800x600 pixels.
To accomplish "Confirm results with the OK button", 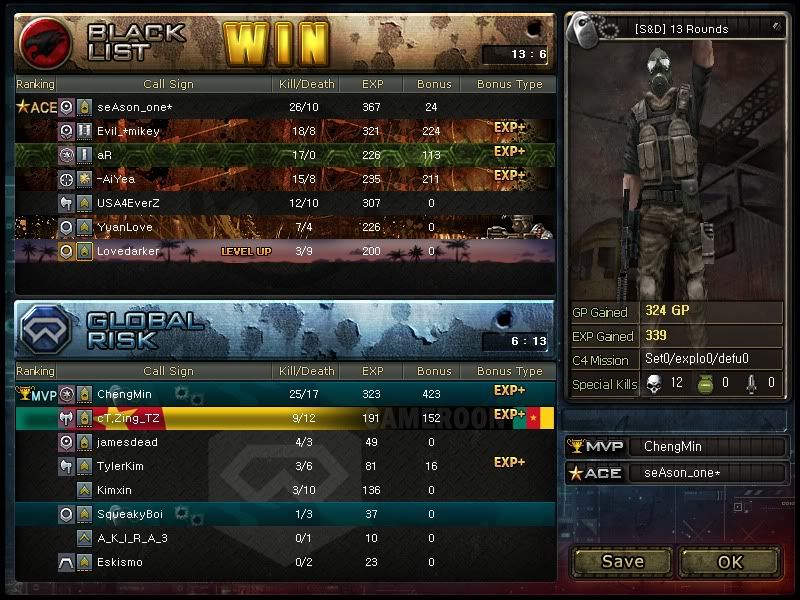I will (x=730, y=561).
